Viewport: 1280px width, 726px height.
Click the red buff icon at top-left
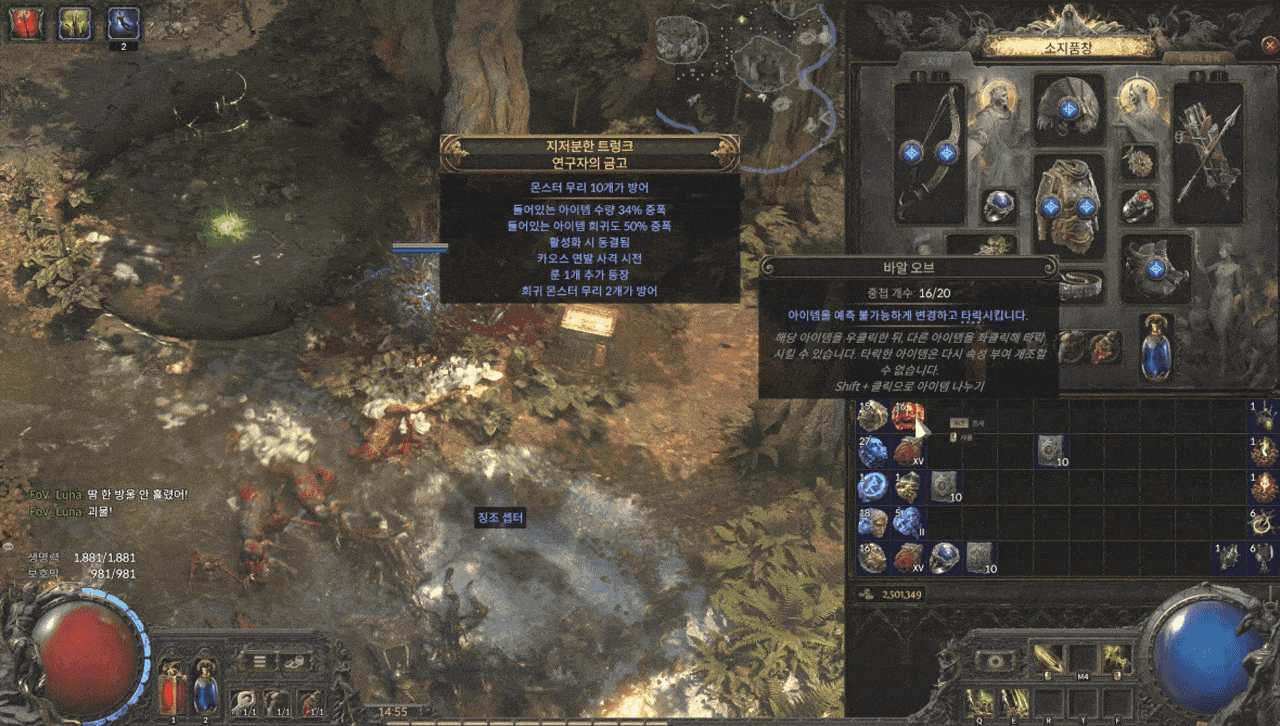coord(24,22)
